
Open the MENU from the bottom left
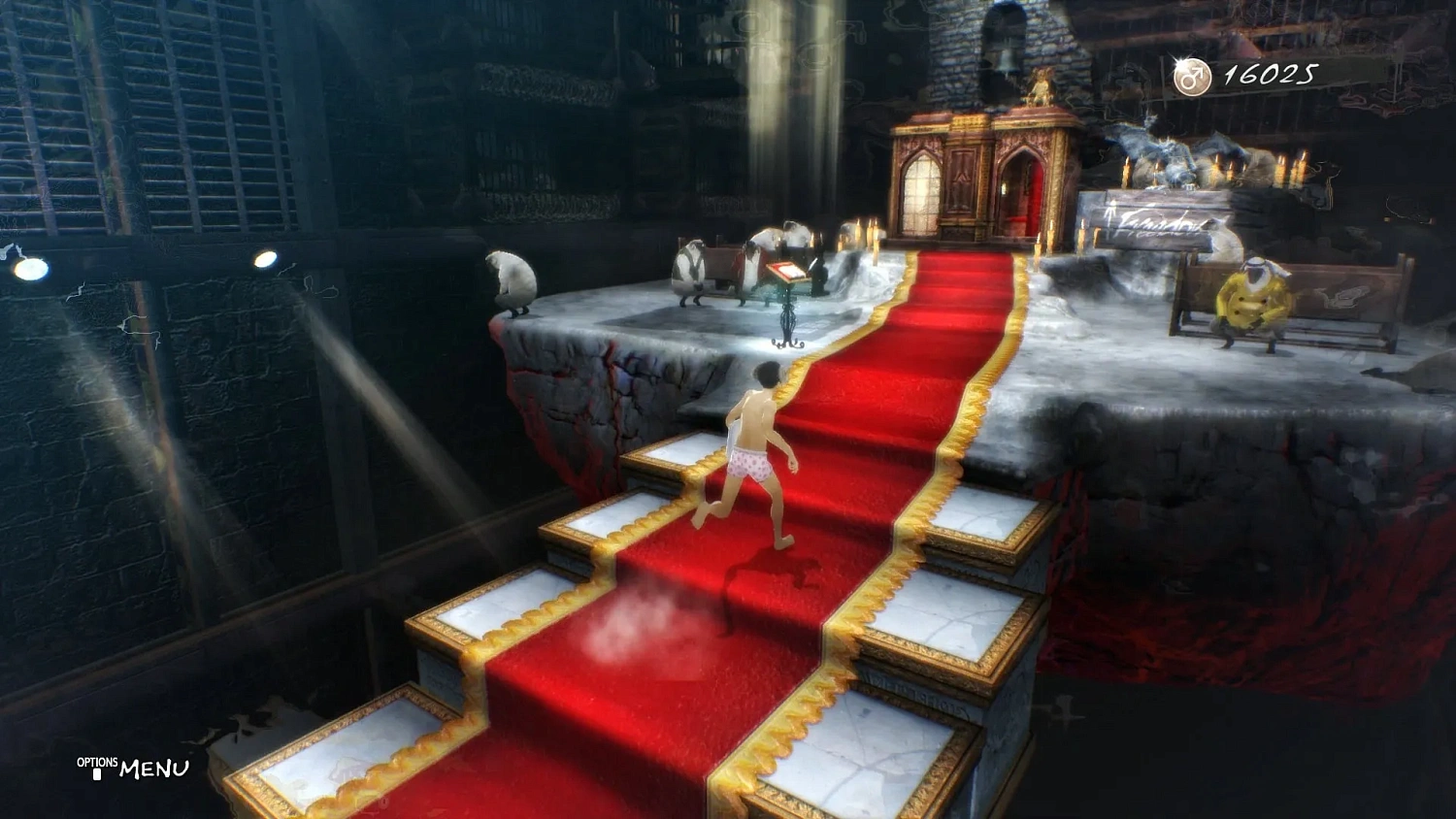[155, 770]
